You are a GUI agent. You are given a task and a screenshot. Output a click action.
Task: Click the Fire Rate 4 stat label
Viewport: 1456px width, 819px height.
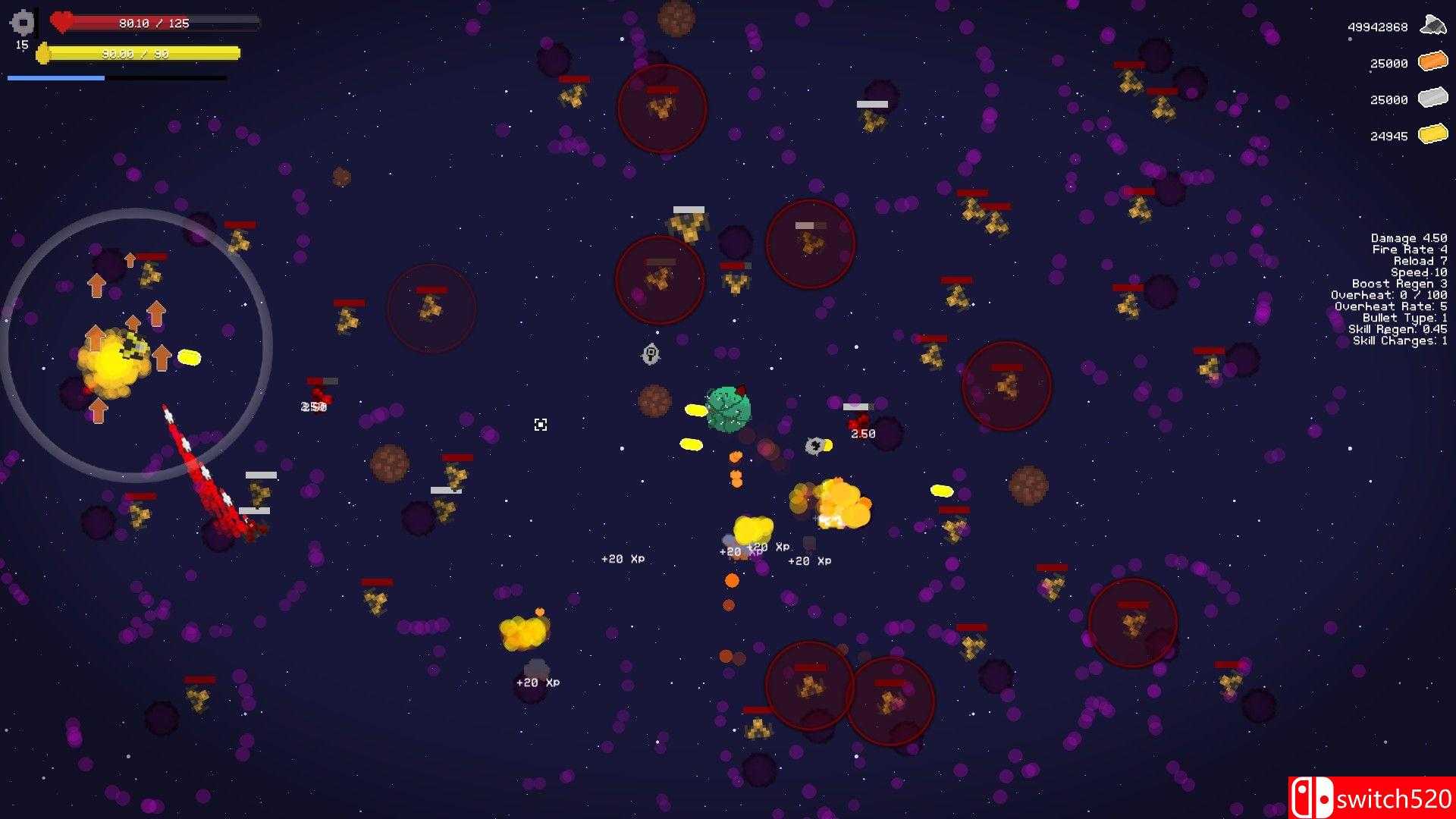(x=1410, y=249)
